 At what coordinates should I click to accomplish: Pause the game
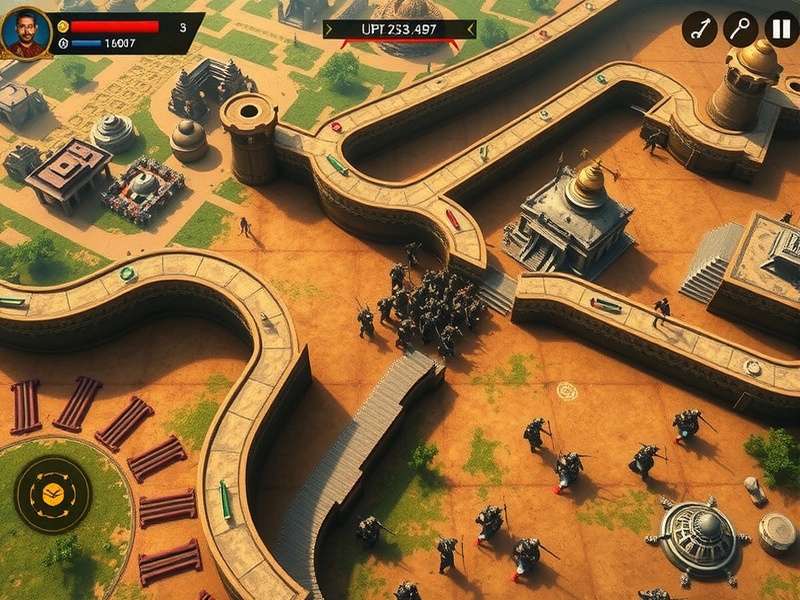781,29
